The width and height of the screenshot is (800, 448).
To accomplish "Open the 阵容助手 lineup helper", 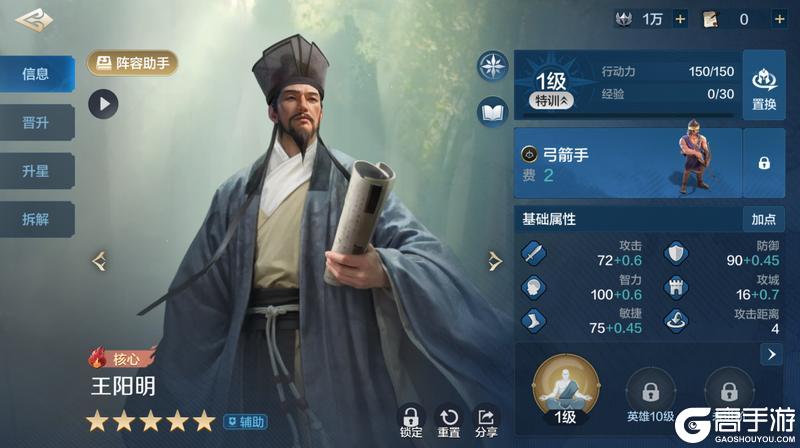I will tap(133, 64).
